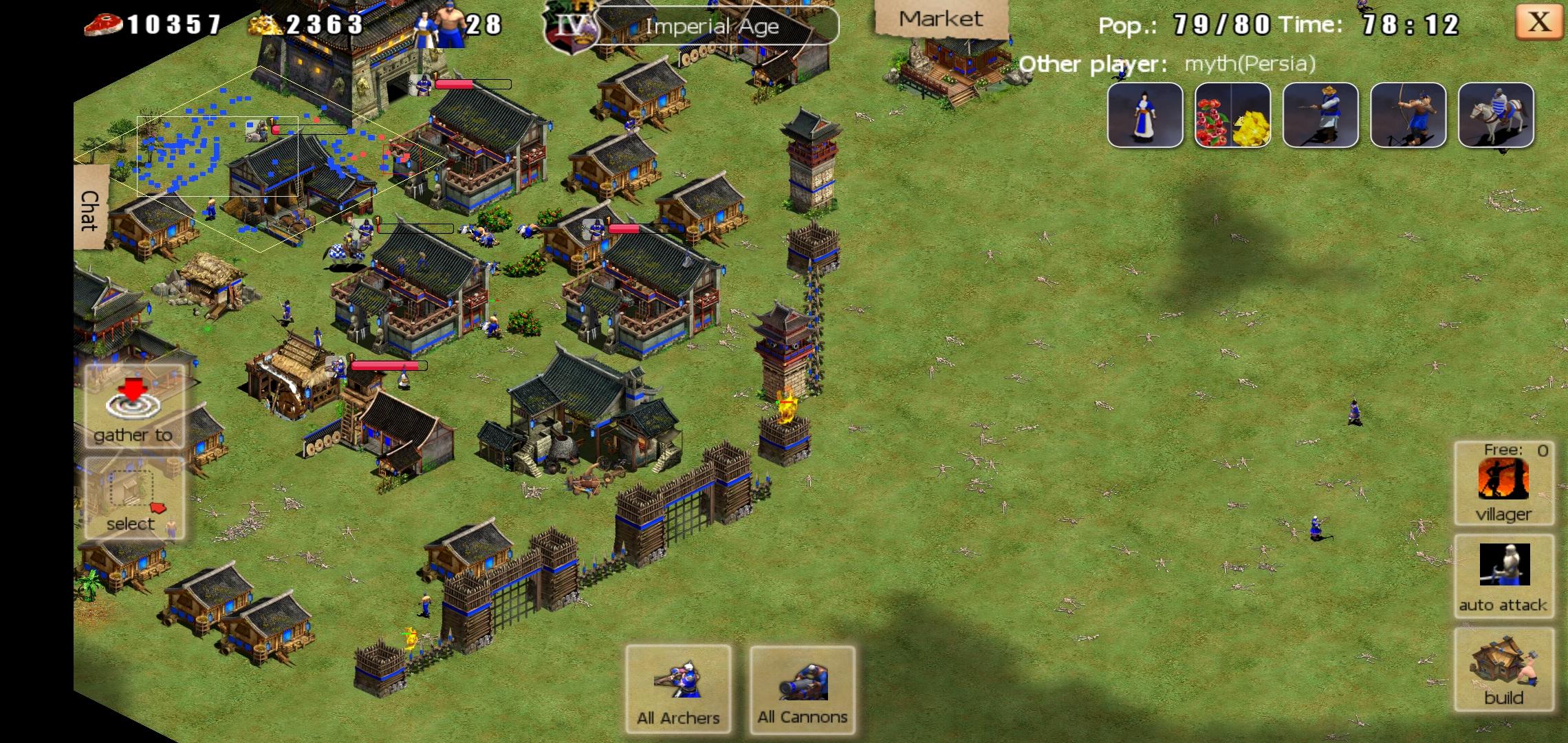
Task: Pick the spearman unit portrait
Action: tap(1320, 116)
